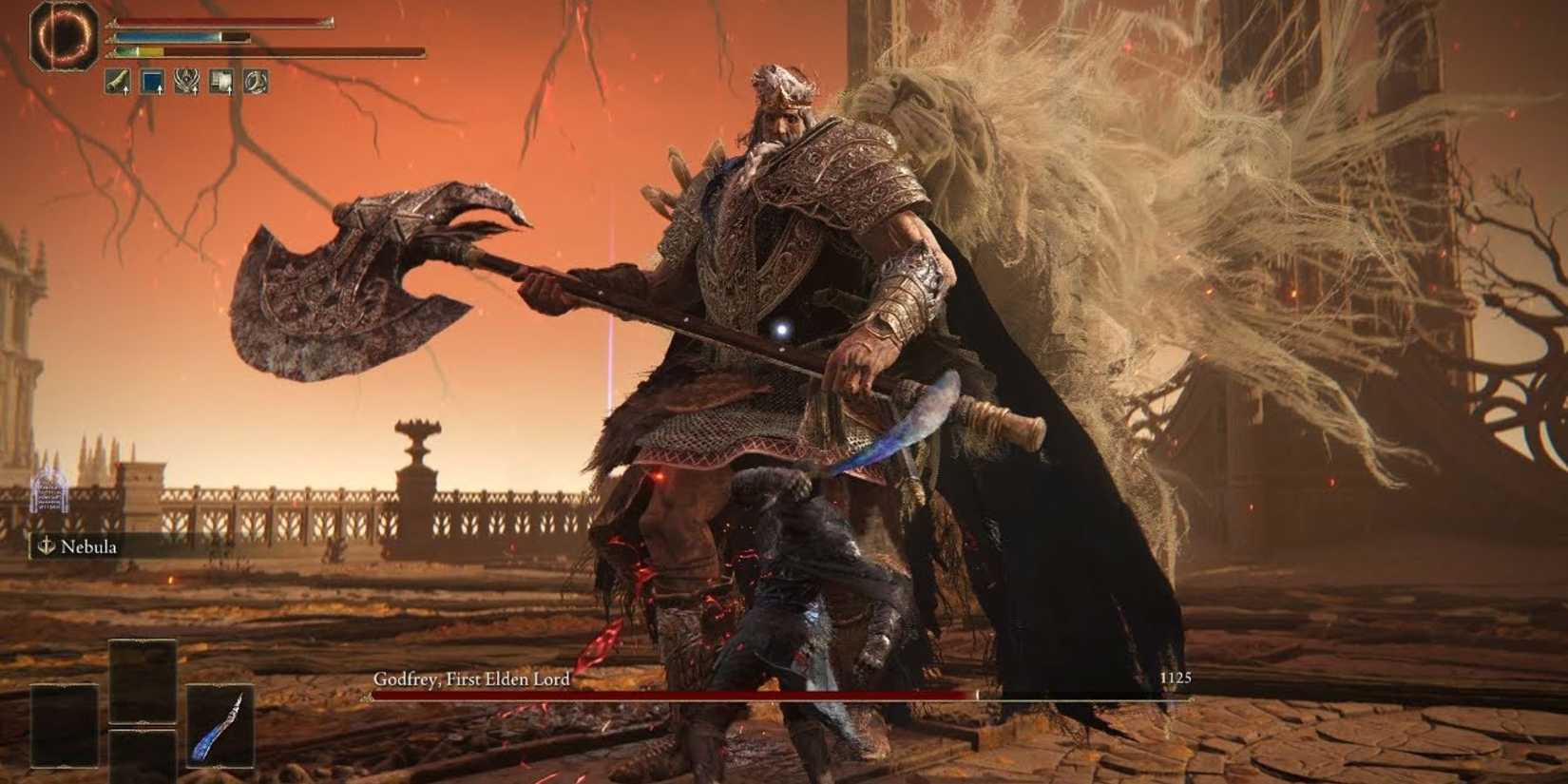Screen dimensions: 1568x784
Task: Click the Nebula skill name banner
Action: 90,547
